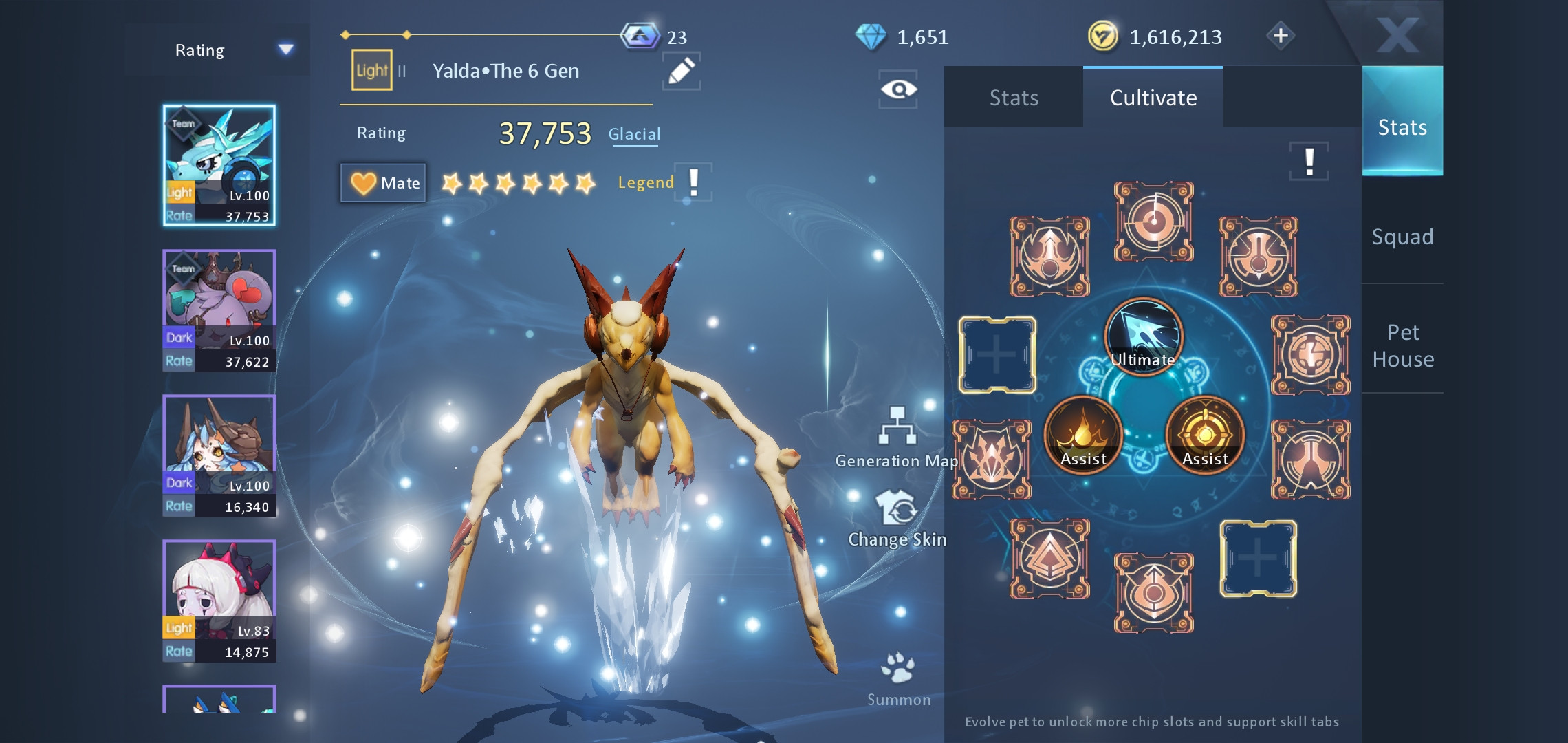Pick the Dark pet rated 16,340

[x=219, y=455]
